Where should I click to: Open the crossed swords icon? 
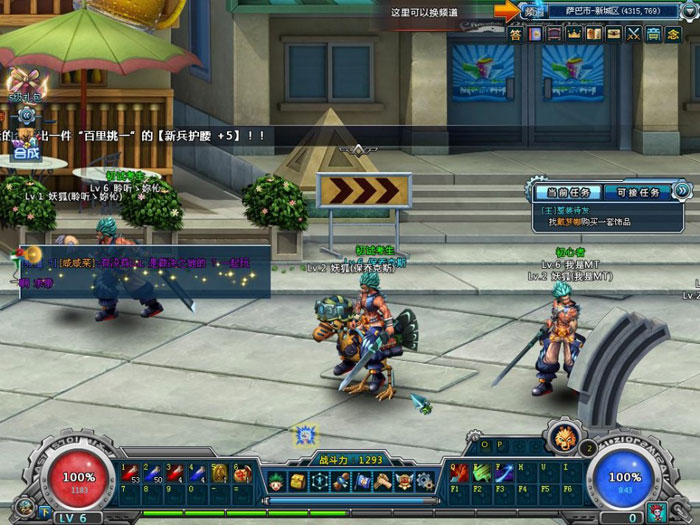tap(633, 34)
